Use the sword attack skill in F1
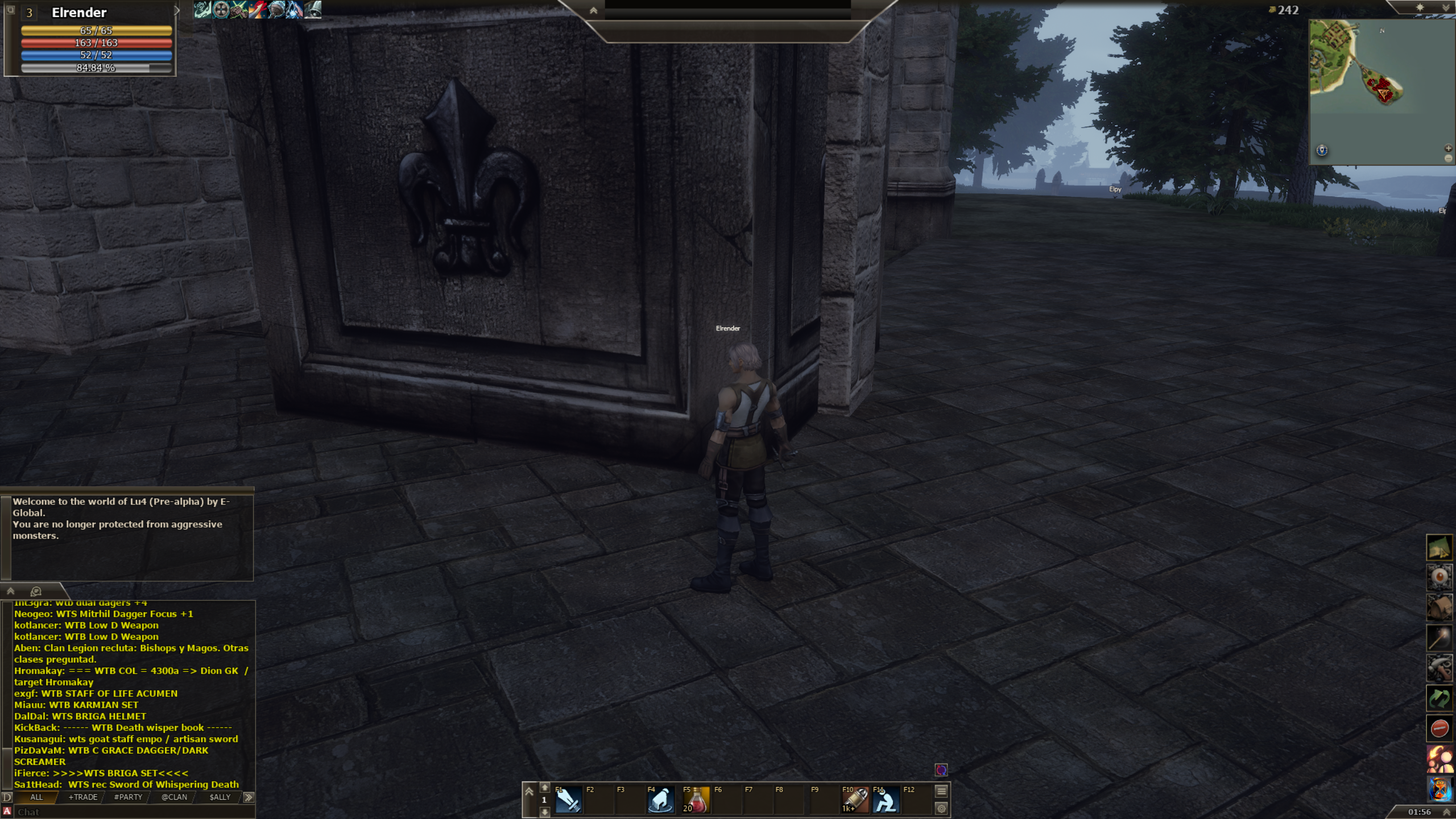 click(568, 801)
